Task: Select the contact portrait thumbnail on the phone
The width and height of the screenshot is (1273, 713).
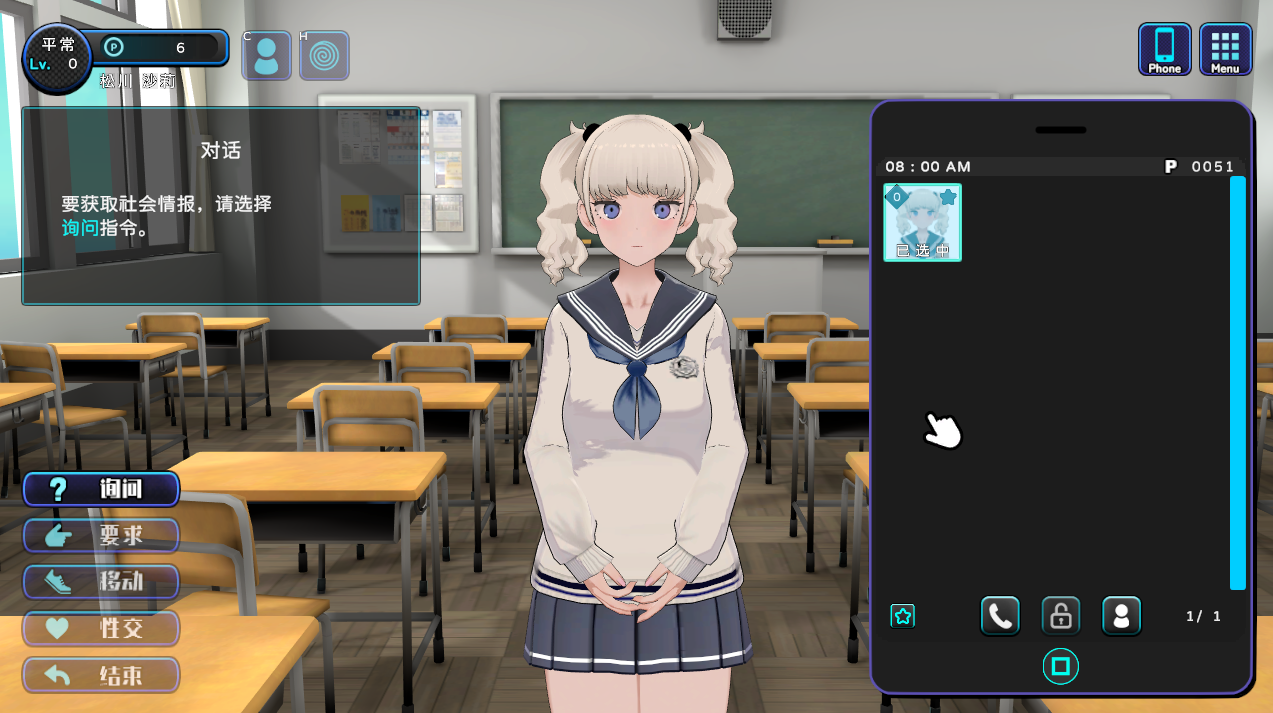Action: 922,222
